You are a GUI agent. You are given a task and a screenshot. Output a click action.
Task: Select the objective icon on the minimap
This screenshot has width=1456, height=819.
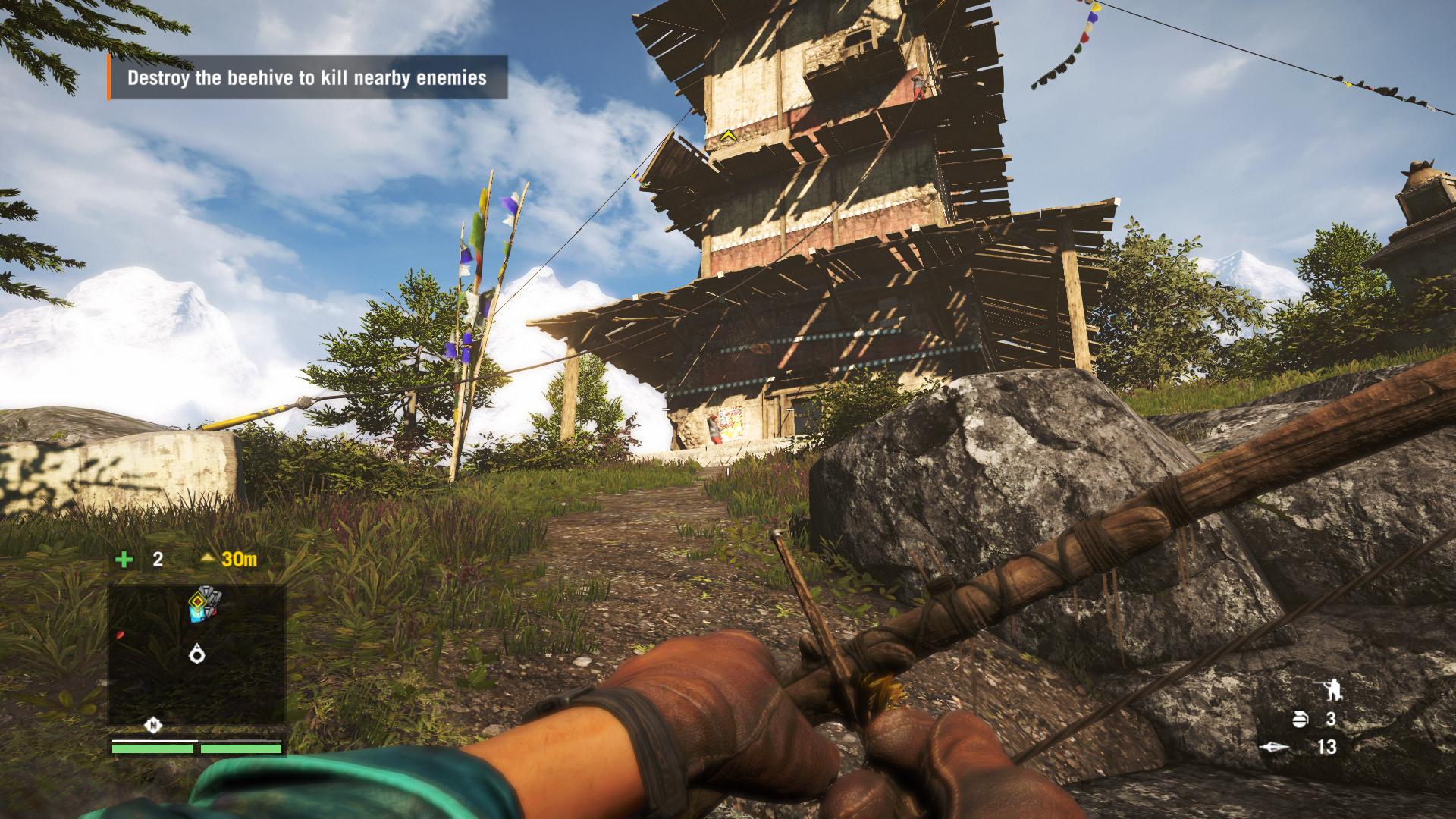tap(202, 604)
